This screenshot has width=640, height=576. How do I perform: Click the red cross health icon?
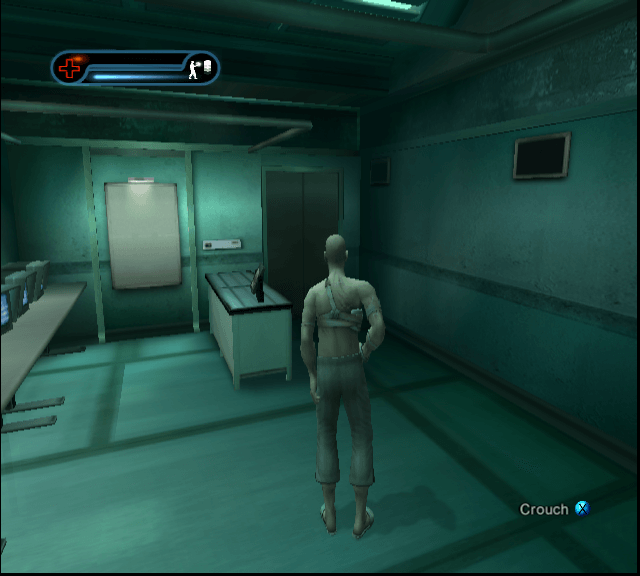(x=70, y=68)
